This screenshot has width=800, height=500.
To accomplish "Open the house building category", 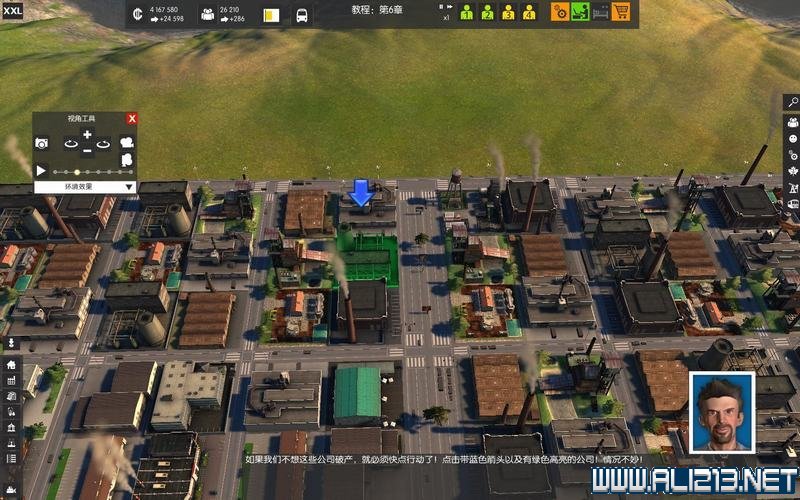I will pyautogui.click(x=11, y=364).
